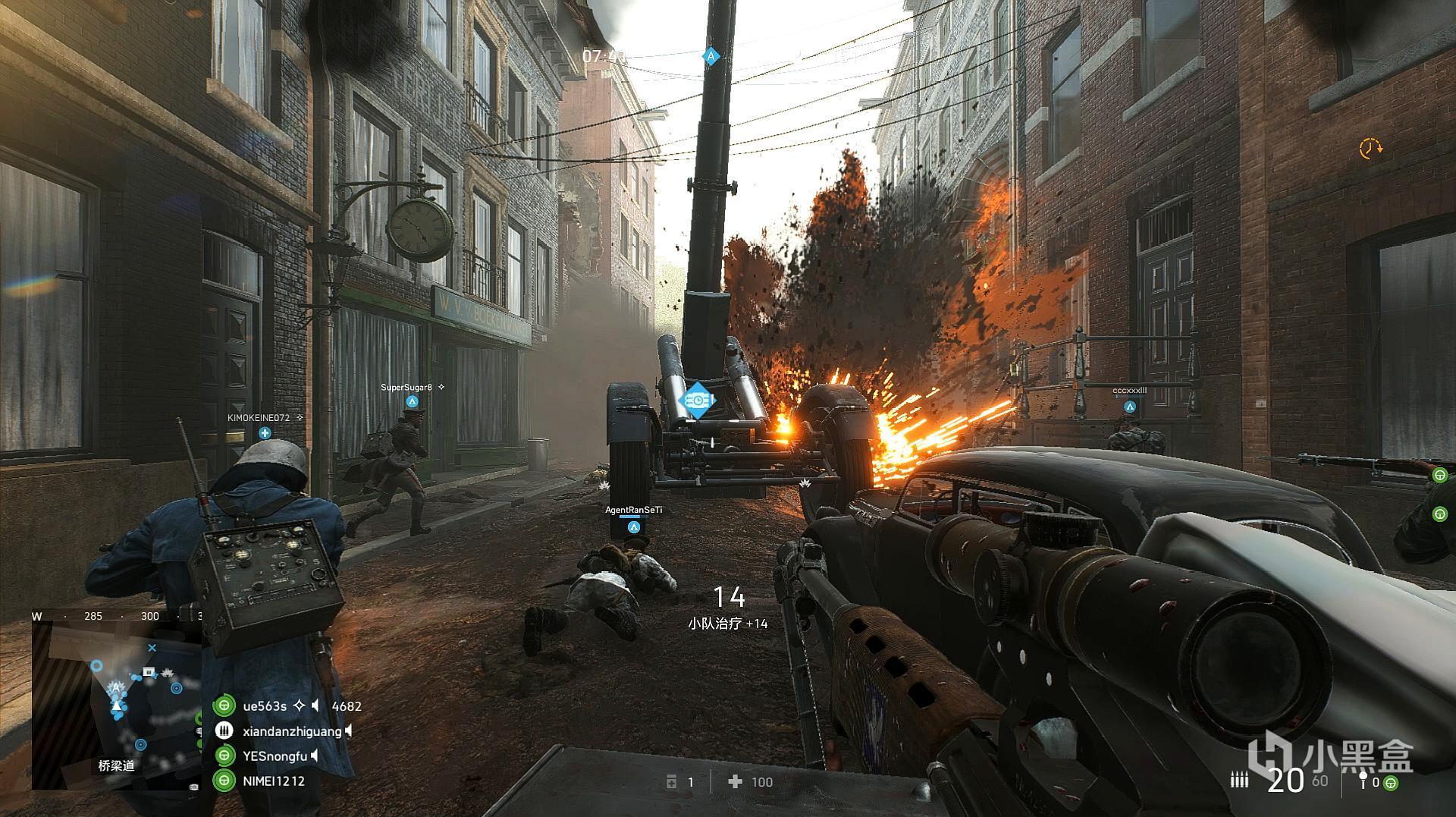Select KIMOKEINE072's medic marker
This screenshot has width=1456, height=817.
(x=265, y=433)
